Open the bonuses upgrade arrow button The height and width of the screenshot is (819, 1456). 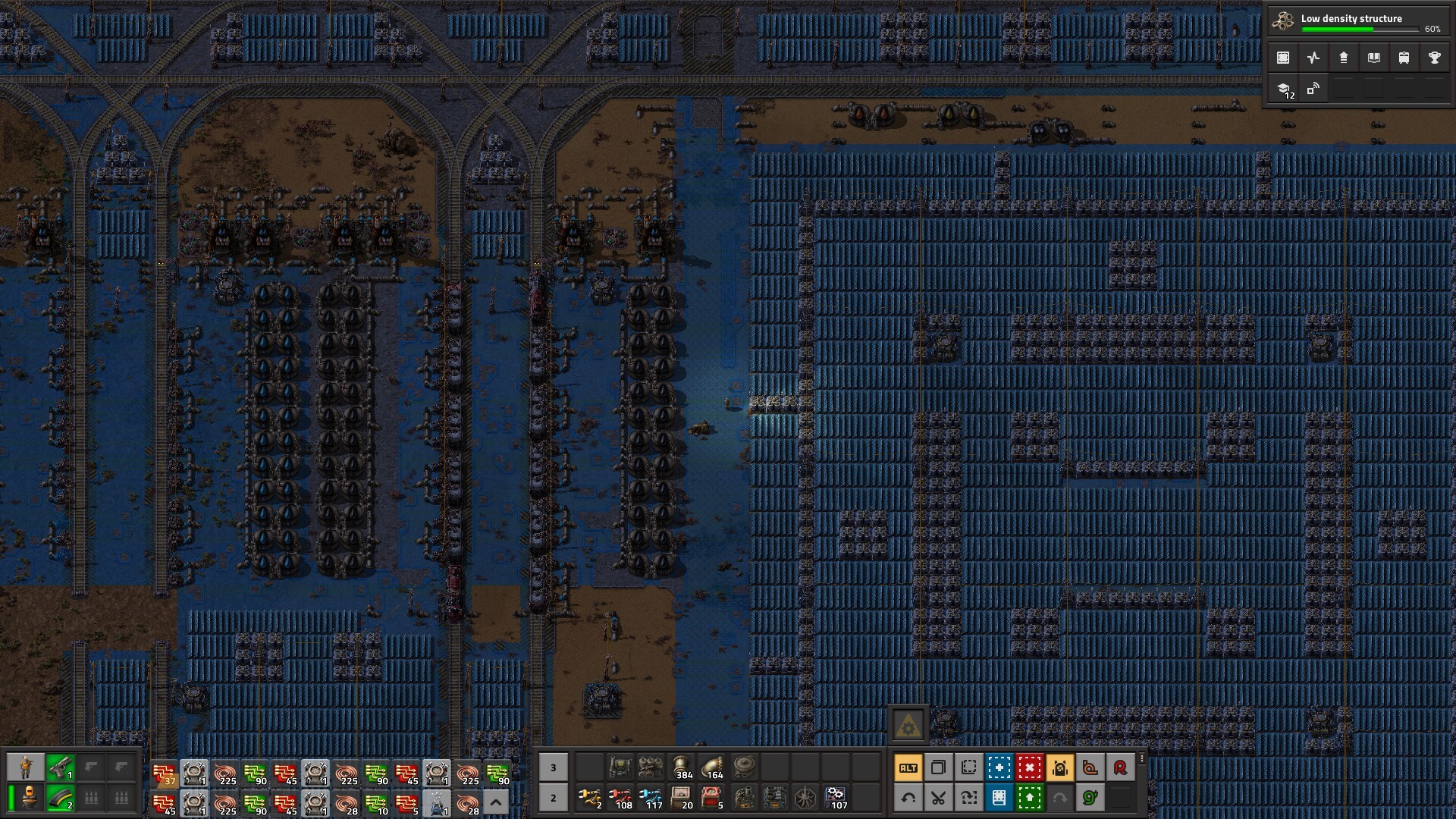pos(1344,58)
